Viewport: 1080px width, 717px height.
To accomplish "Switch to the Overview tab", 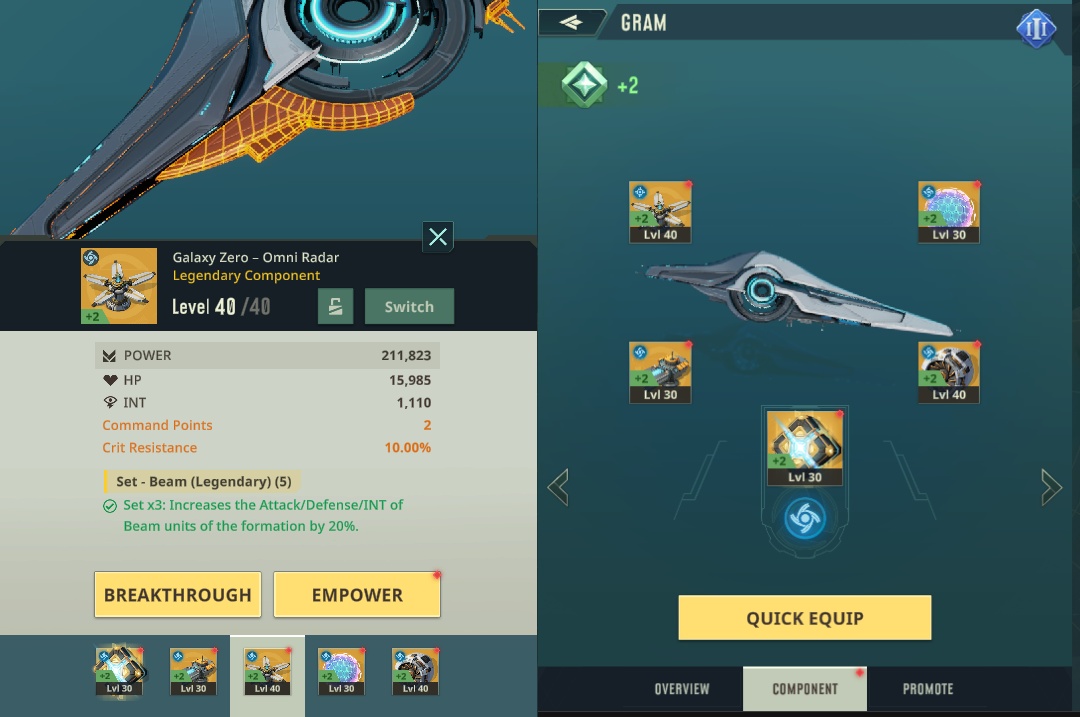I will click(x=682, y=689).
